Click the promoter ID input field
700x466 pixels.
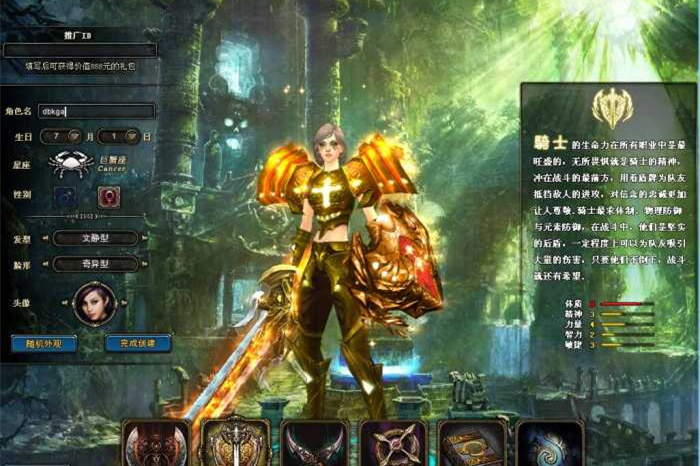80,49
